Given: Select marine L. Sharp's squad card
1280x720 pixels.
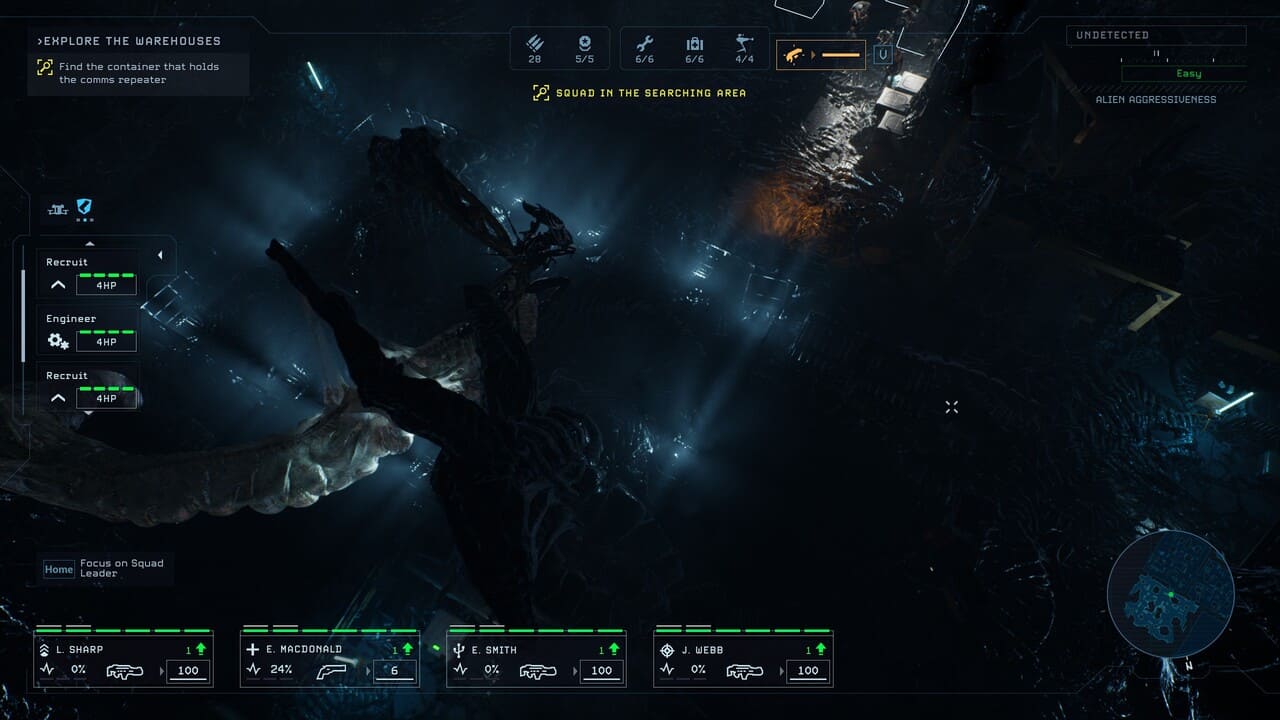Looking at the screenshot, I should [x=124, y=659].
